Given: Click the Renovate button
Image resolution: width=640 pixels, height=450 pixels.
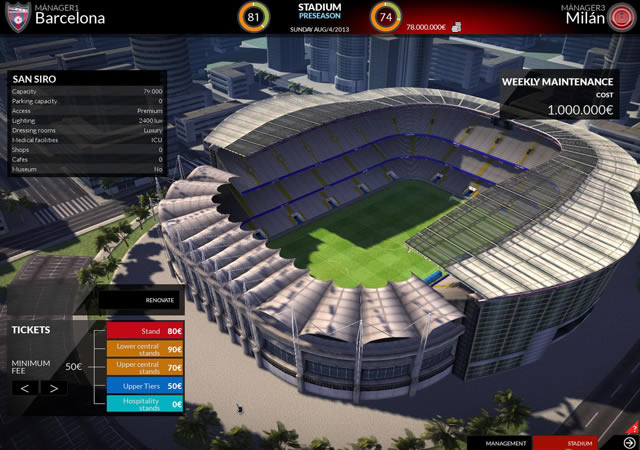Looking at the screenshot, I should 140,299.
